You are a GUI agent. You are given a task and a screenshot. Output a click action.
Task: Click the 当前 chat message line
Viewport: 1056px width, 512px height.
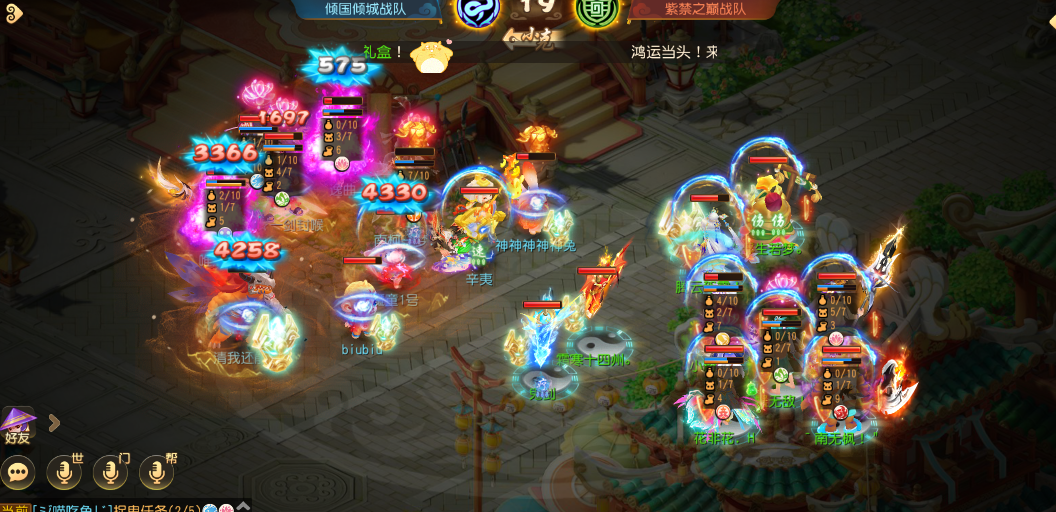pyautogui.click(x=110, y=507)
